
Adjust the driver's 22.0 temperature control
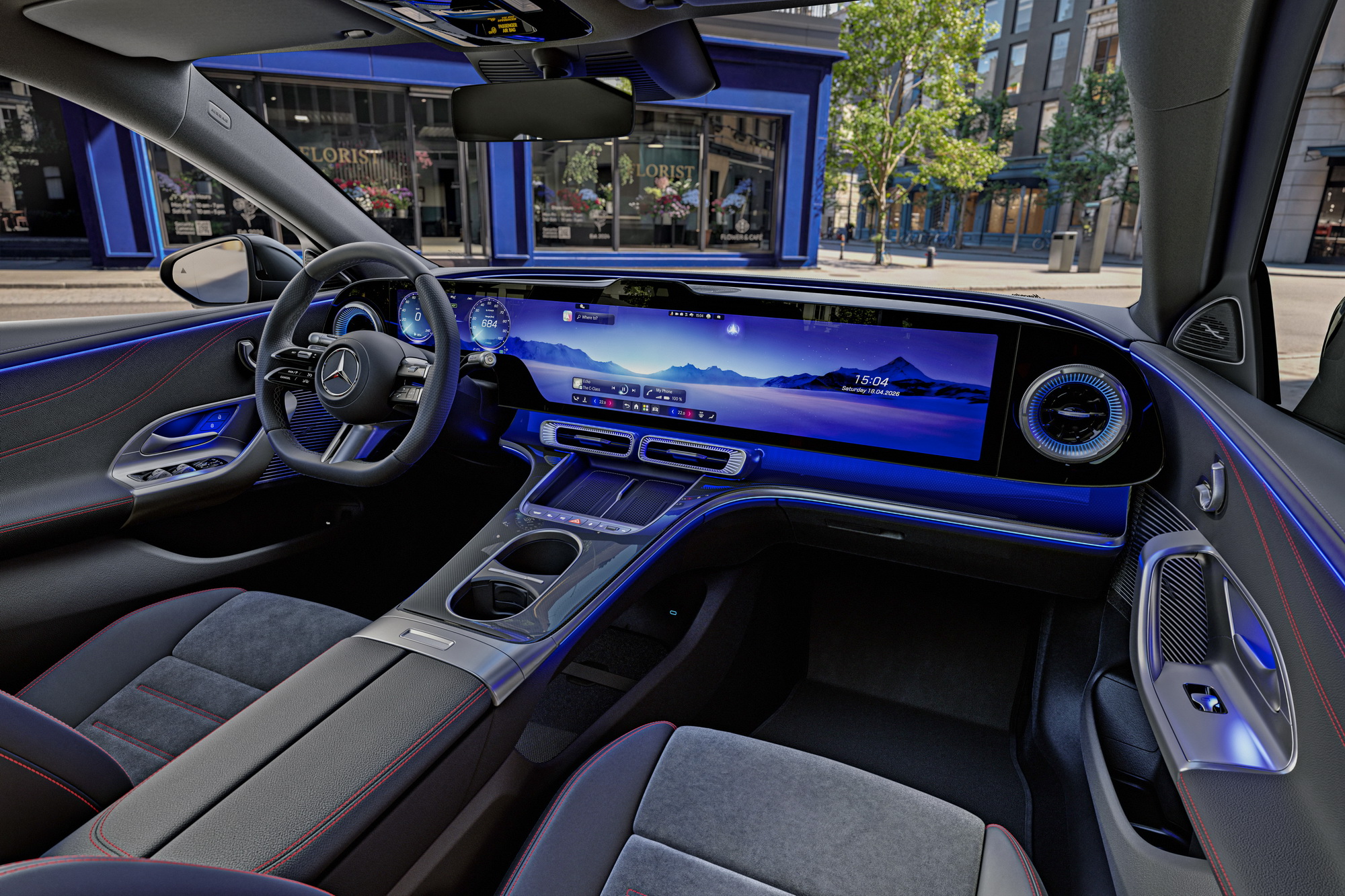pyautogui.click(x=603, y=402)
